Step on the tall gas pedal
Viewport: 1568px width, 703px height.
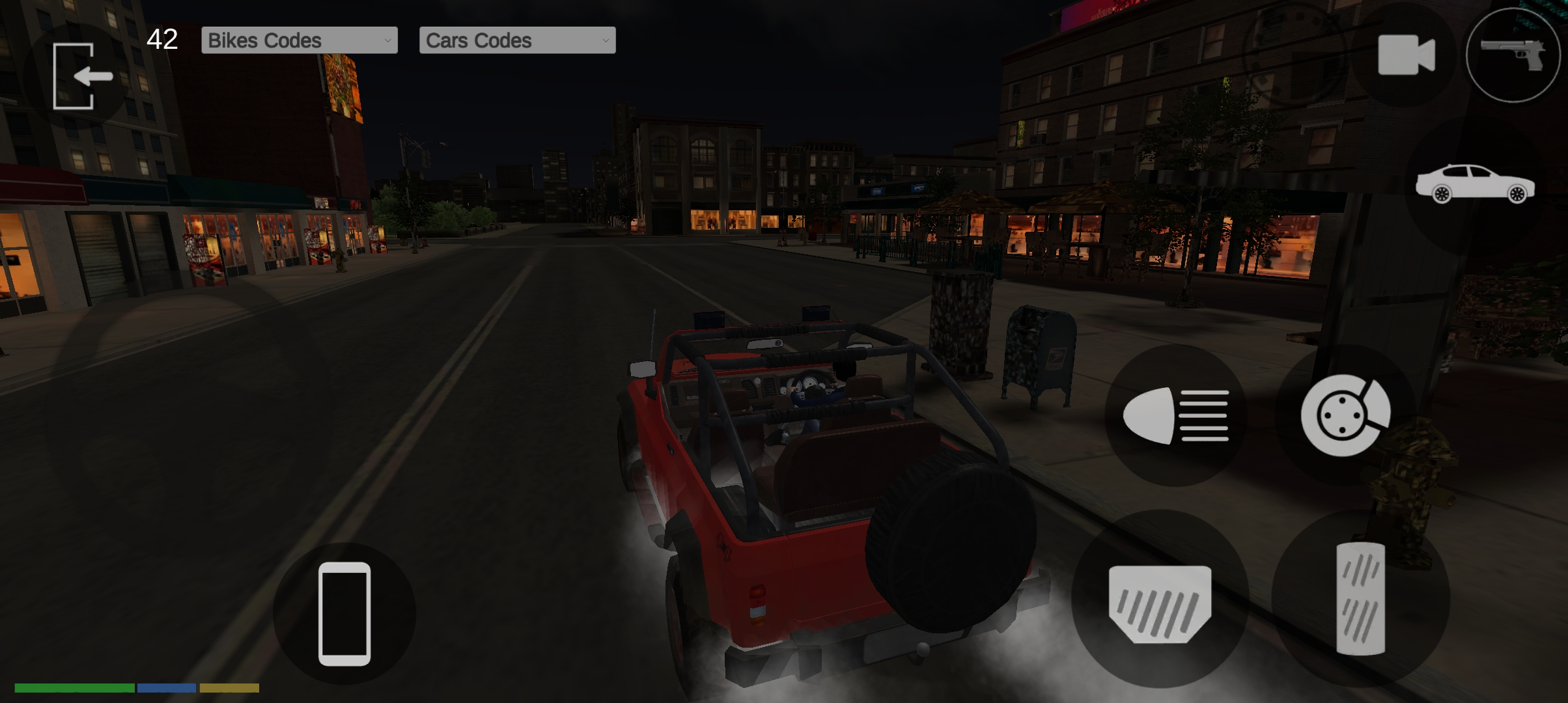click(1360, 599)
